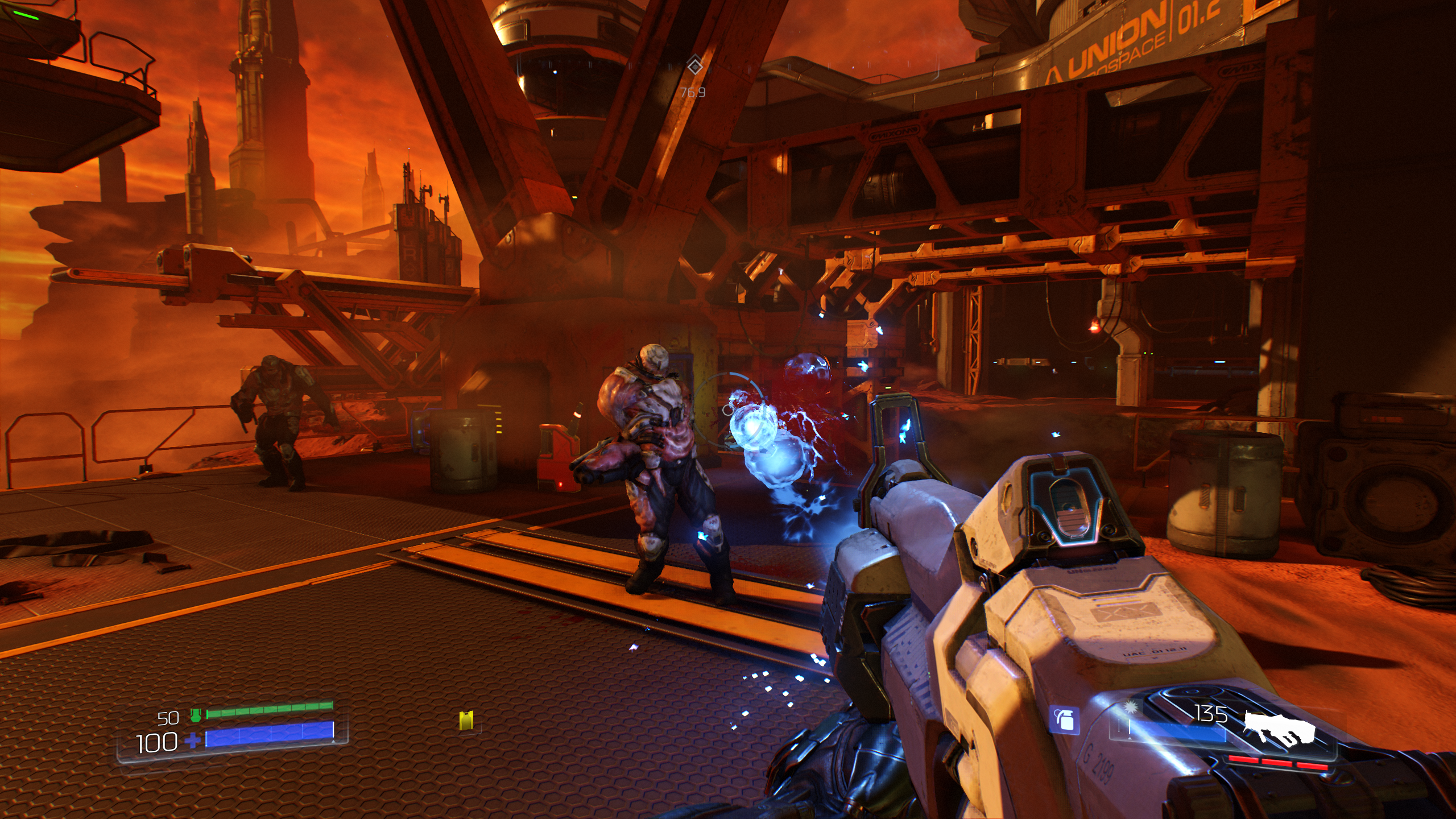Select the yellow keycard icon
This screenshot has width=1456, height=819.
466,721
